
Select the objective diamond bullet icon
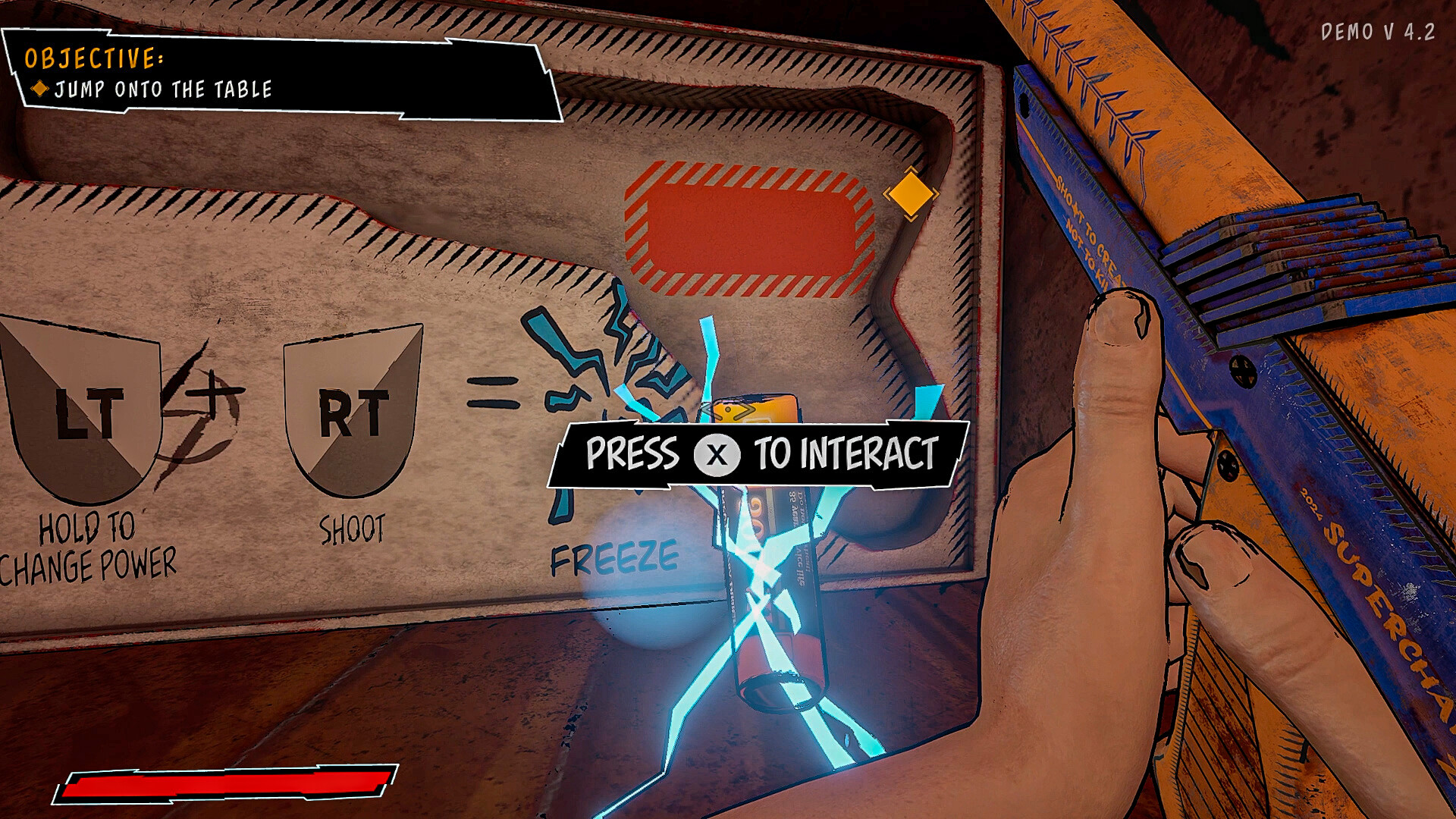[39, 88]
